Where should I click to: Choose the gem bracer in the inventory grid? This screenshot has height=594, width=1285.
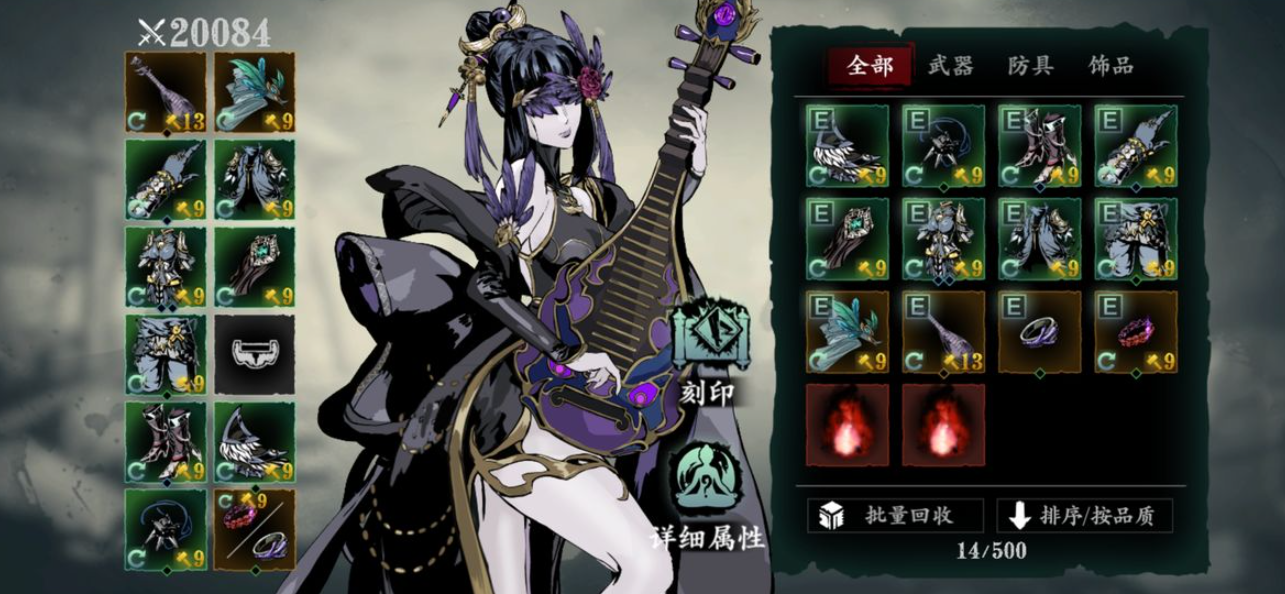click(848, 239)
